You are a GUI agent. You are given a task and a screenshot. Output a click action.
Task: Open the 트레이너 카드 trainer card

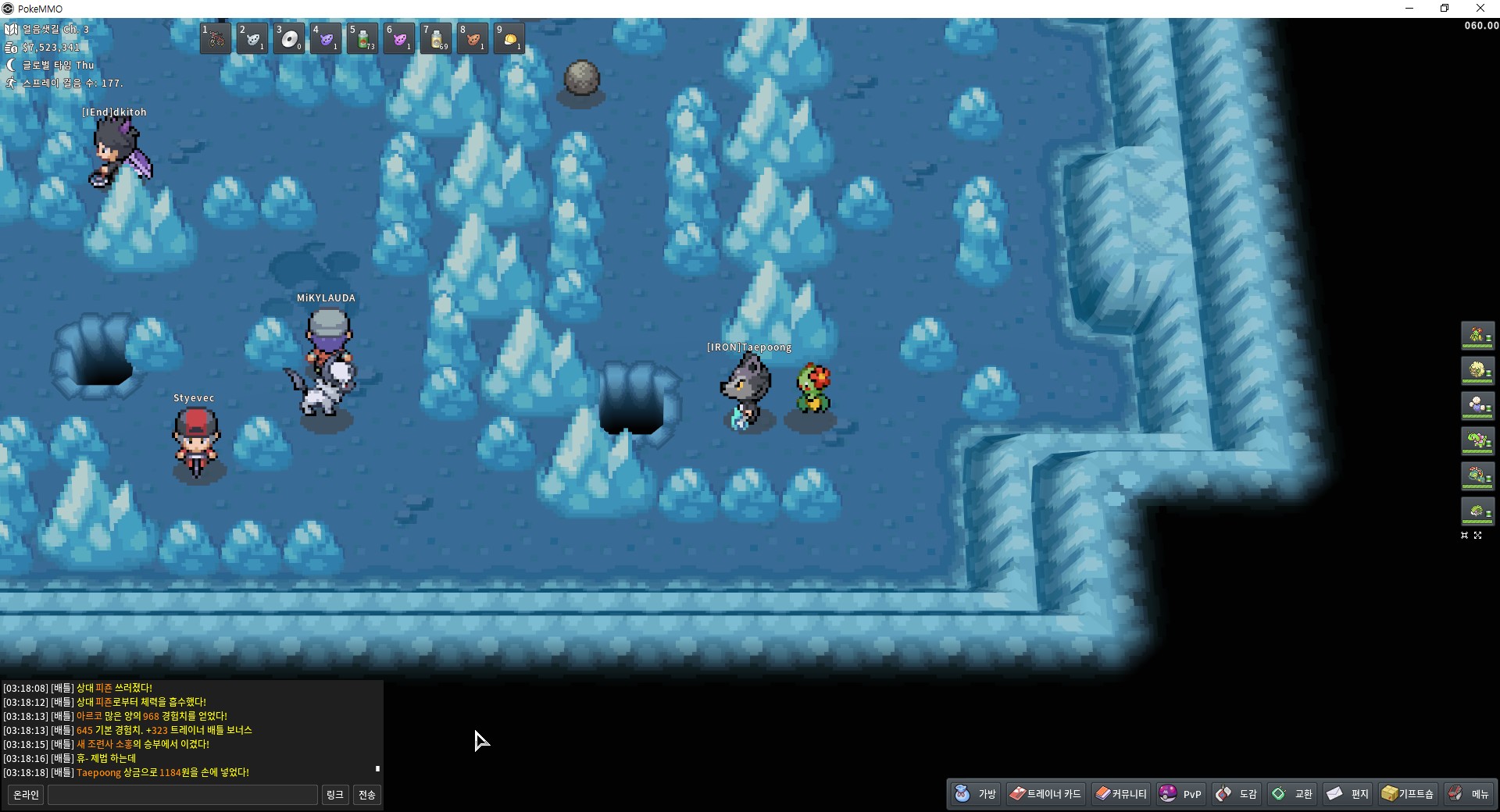click(x=1045, y=794)
